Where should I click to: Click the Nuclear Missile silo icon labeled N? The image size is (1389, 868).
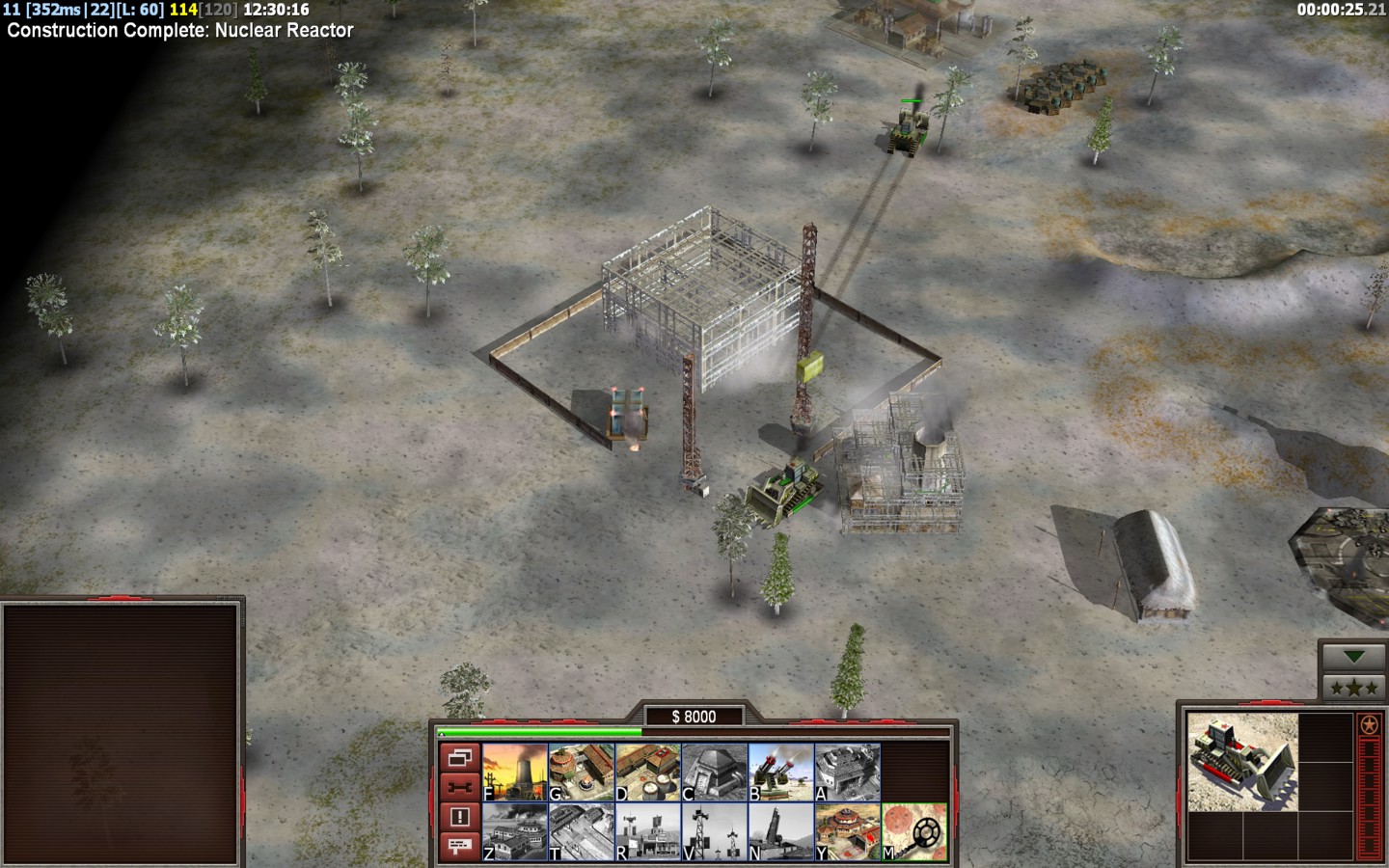click(x=780, y=831)
